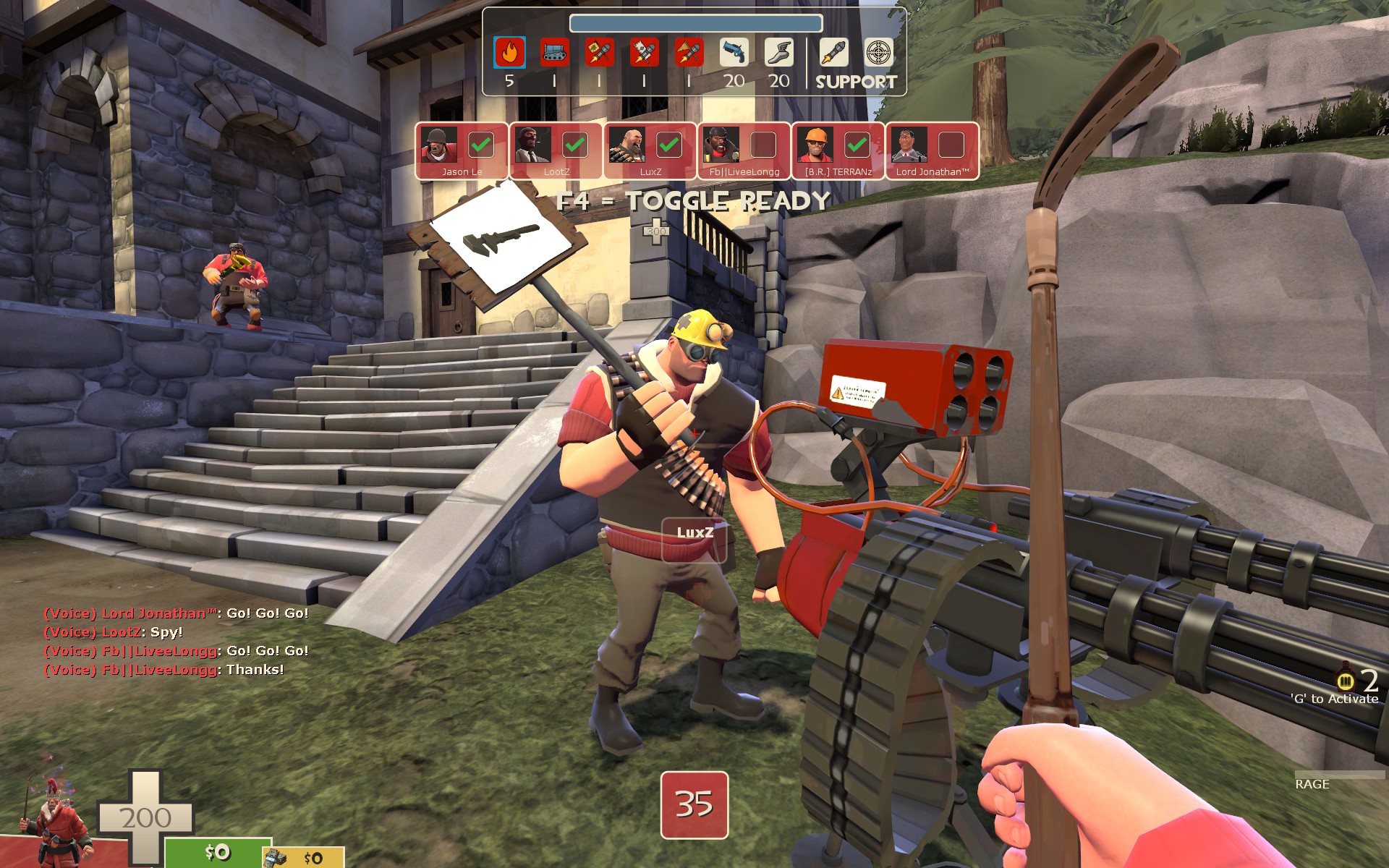Click the flame Pyro wave icon
This screenshot has height=868, width=1389.
pos(509,53)
